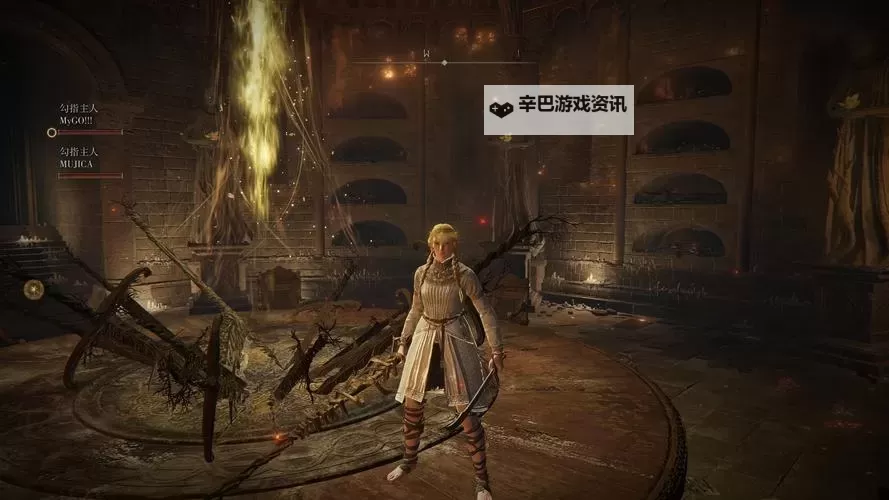The image size is (889, 500).
Task: Click the compass bar with the W marker
Action: [444, 60]
